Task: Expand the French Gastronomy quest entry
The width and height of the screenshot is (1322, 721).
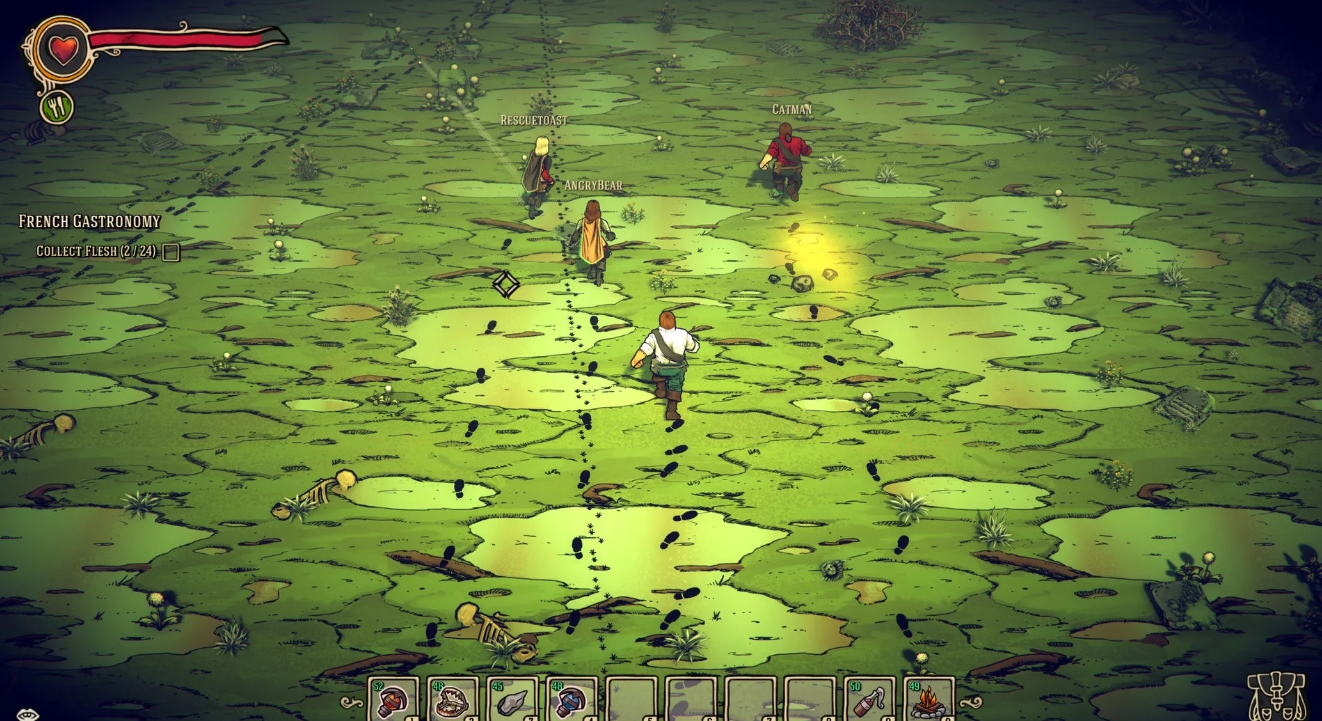Action: click(x=87, y=220)
